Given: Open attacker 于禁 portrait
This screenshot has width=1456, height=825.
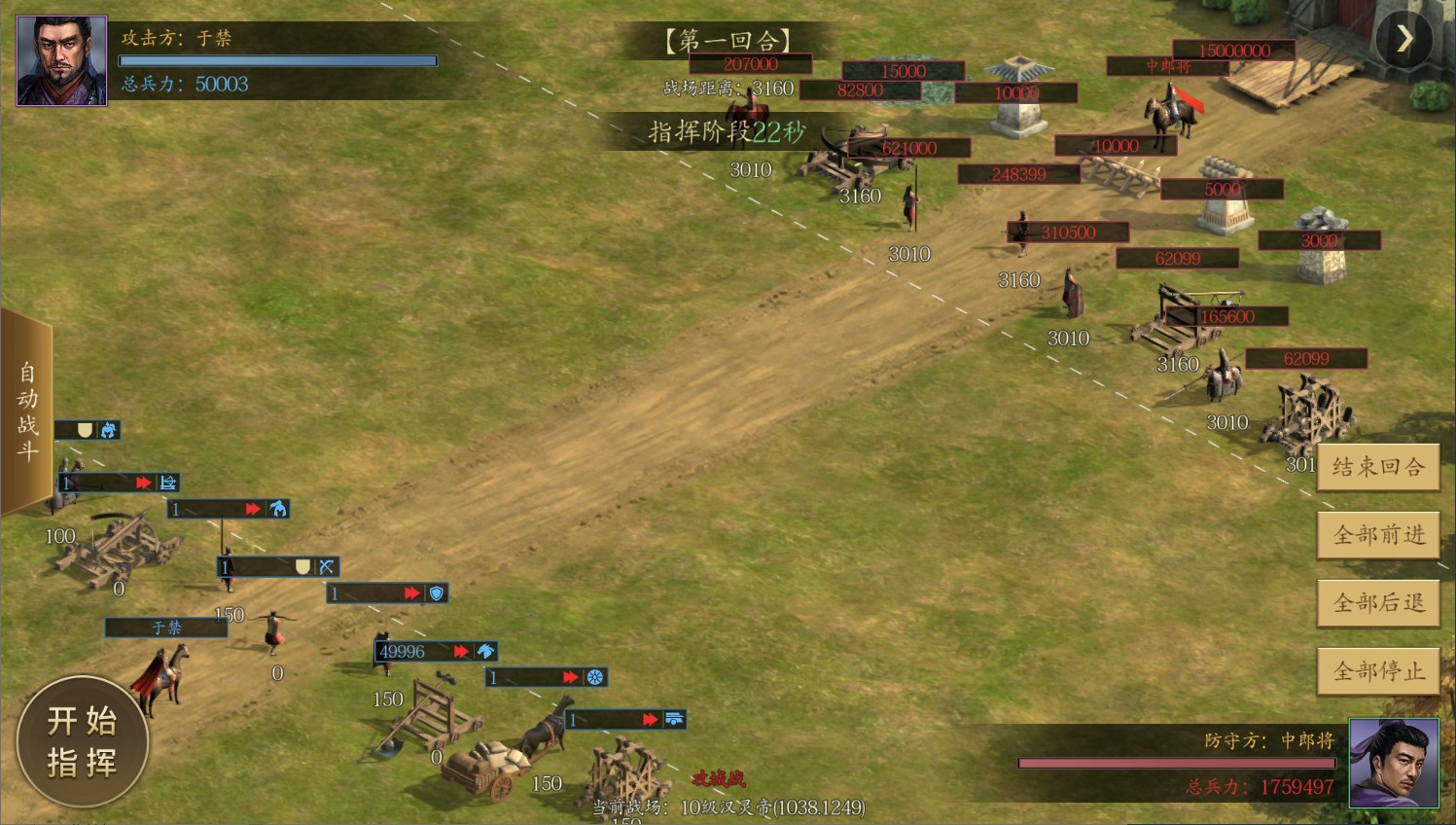Looking at the screenshot, I should click(x=62, y=60).
